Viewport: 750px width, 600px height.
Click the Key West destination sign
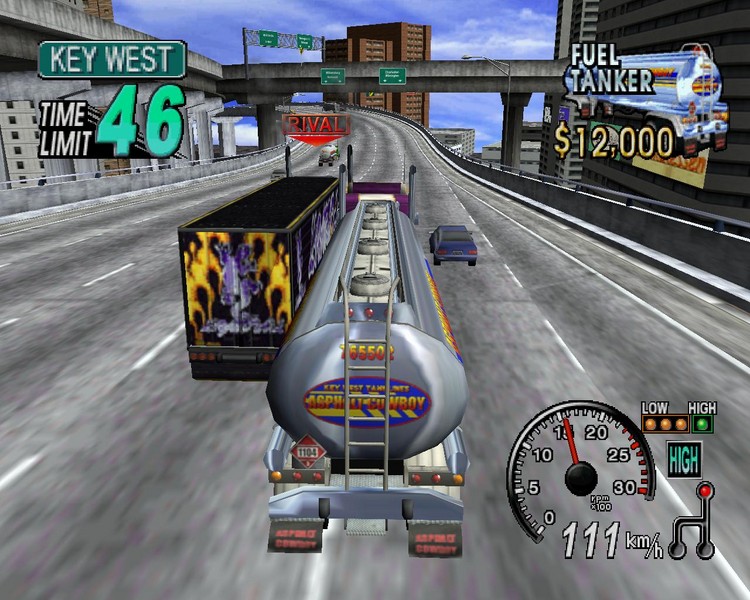coord(112,59)
